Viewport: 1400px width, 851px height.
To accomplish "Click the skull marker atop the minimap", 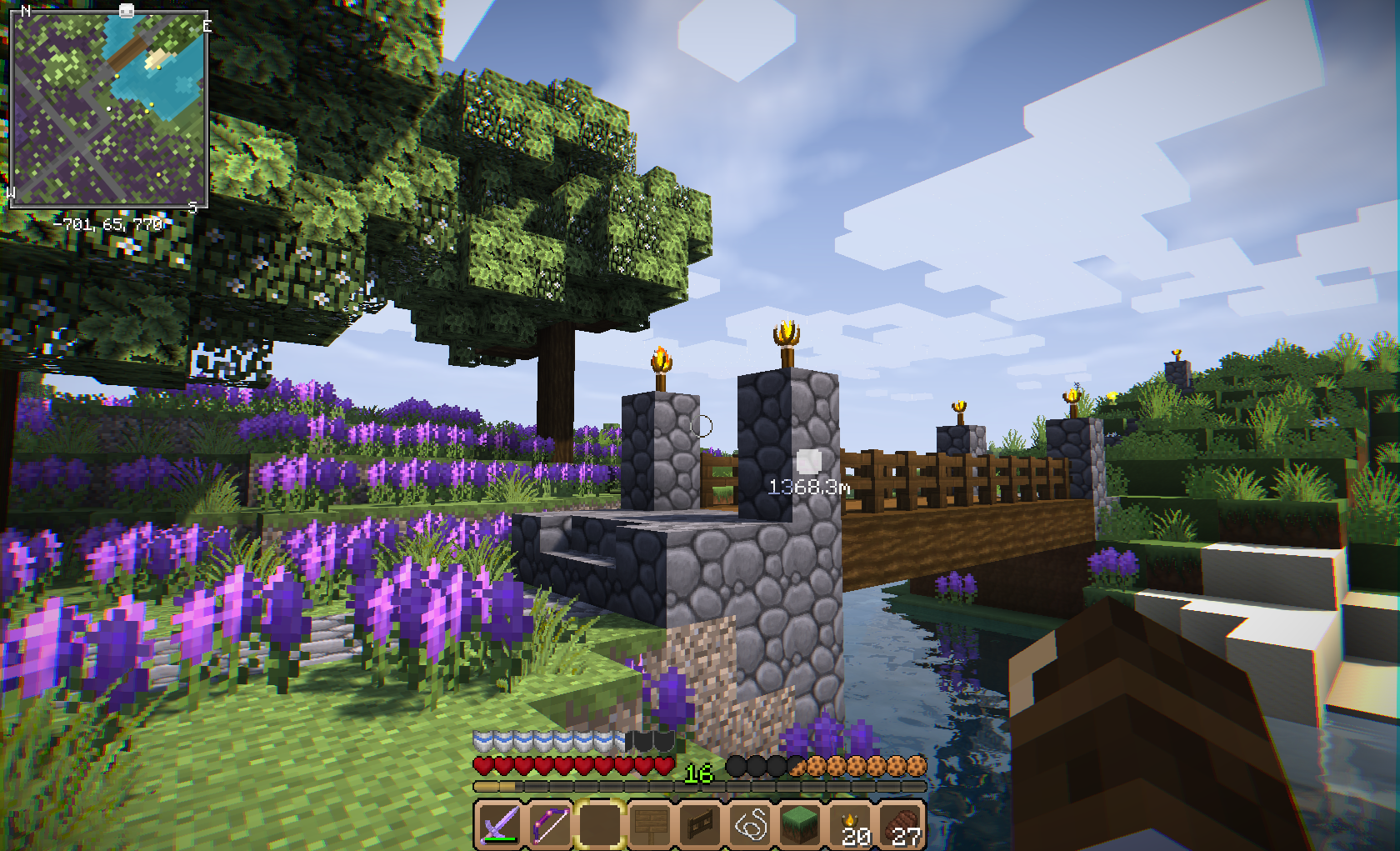I will tap(126, 11).
